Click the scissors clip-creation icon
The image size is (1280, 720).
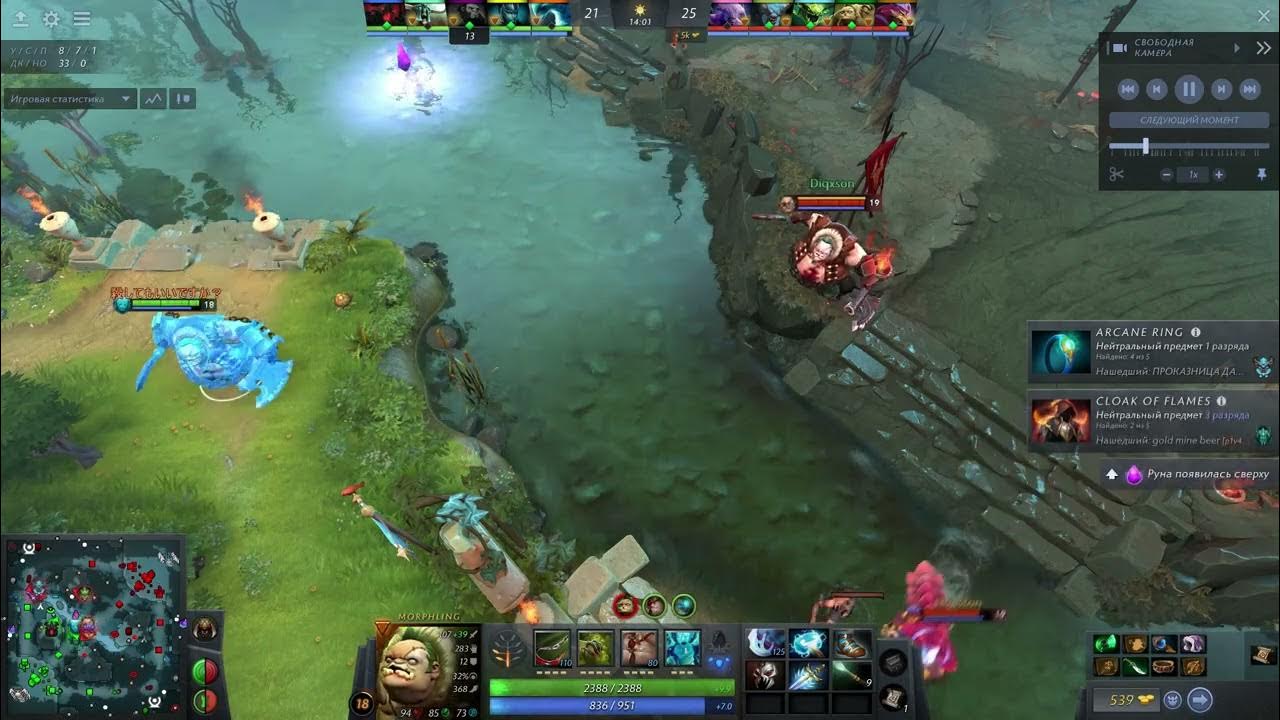(1118, 173)
